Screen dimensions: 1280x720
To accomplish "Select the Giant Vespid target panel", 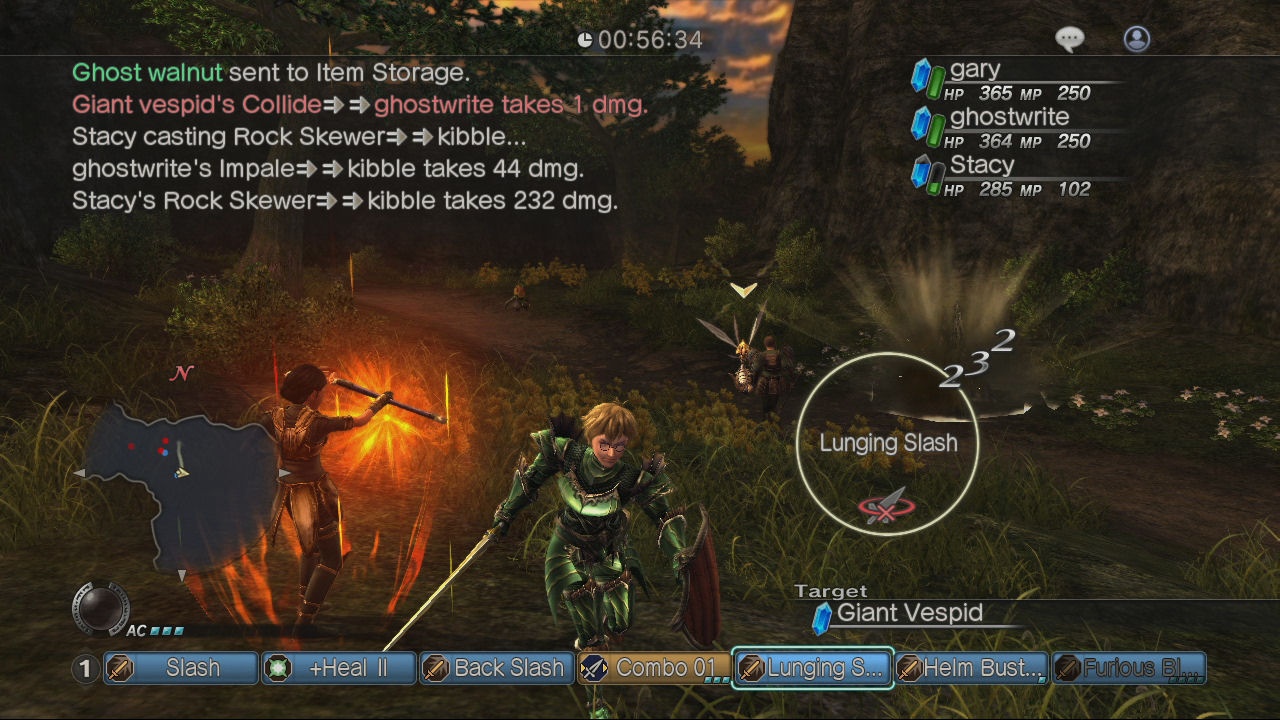I will pos(908,614).
